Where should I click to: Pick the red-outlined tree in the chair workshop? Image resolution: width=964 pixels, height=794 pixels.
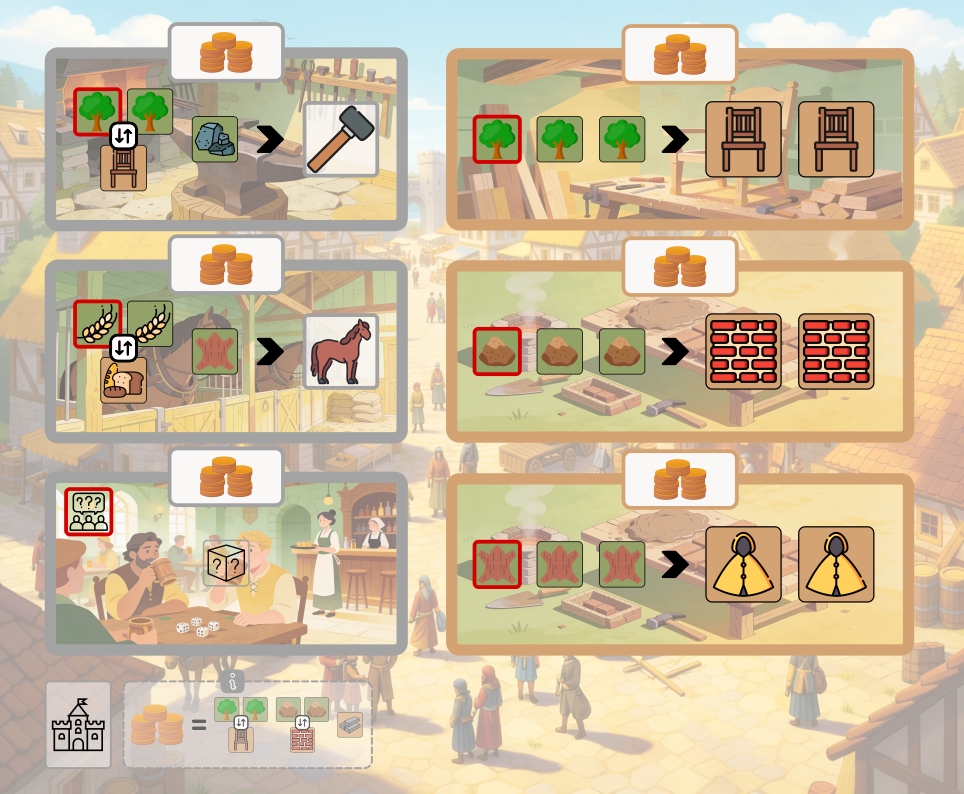pyautogui.click(x=497, y=139)
